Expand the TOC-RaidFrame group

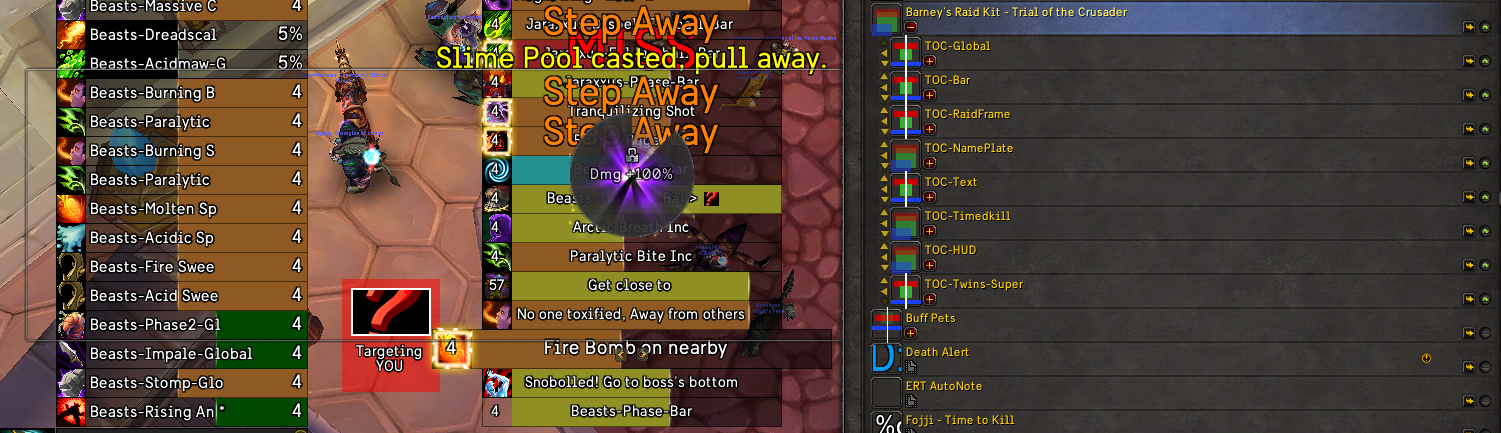coord(930,129)
